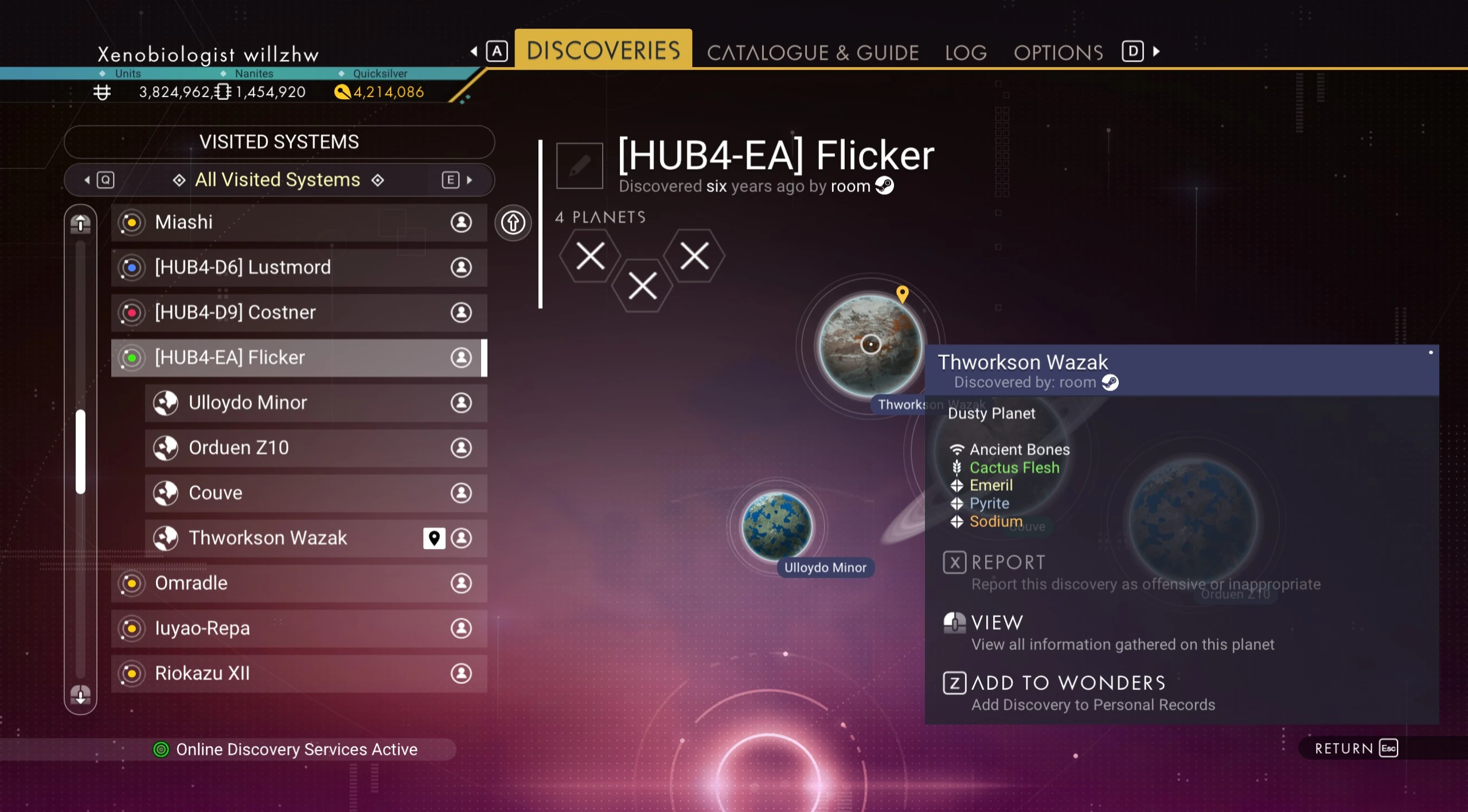This screenshot has height=812, width=1468.
Task: Switch to the Catalogue & Guide tab
Action: (x=813, y=53)
